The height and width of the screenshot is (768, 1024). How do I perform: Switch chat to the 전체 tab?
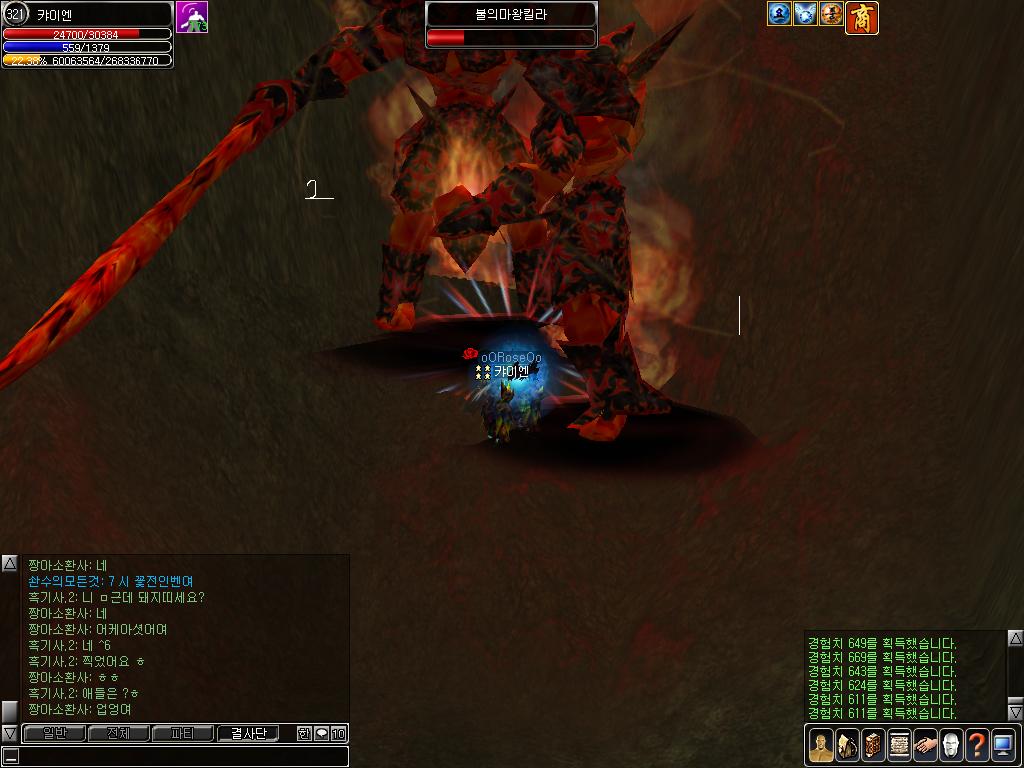(118, 734)
